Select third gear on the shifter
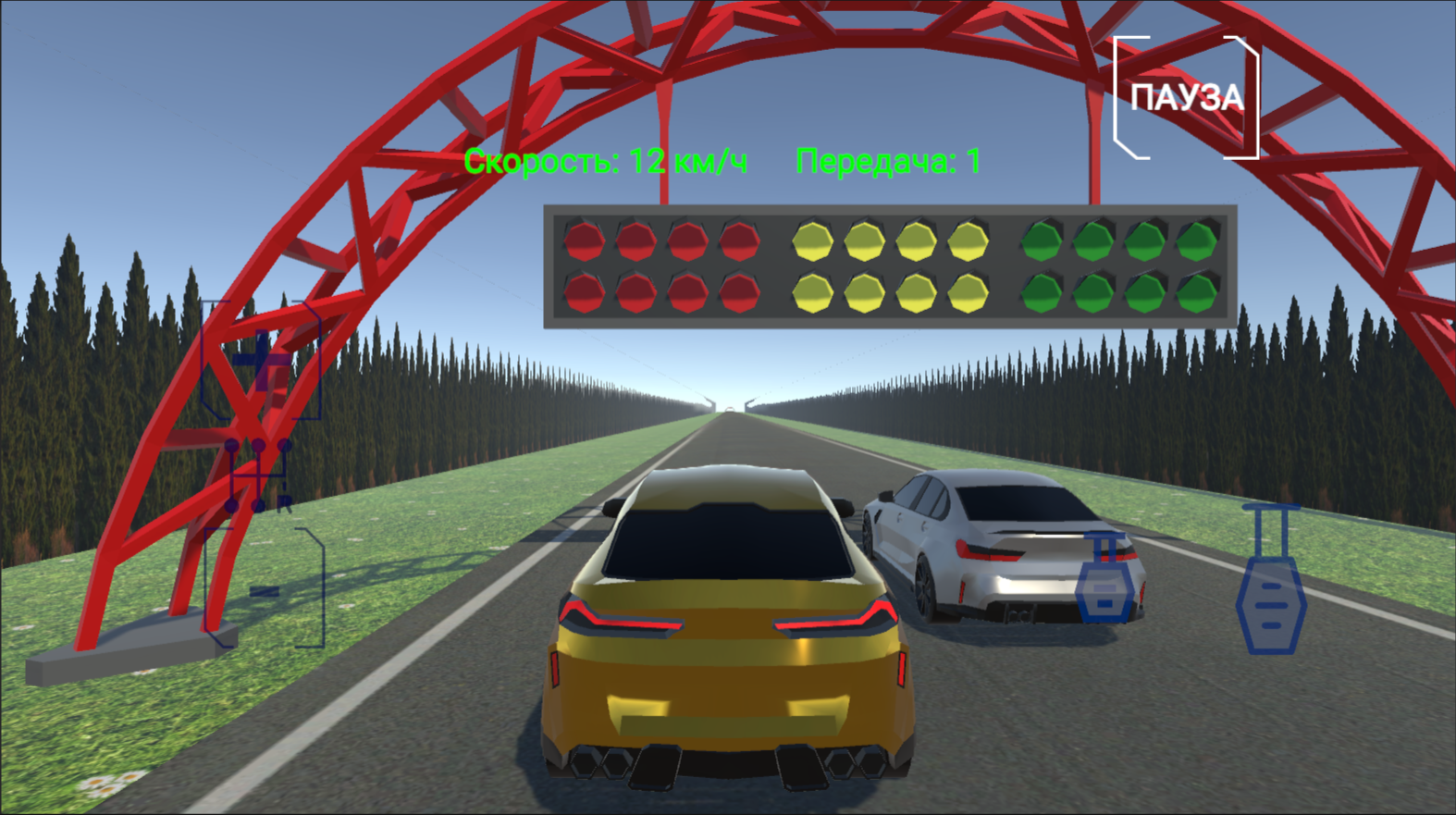1456x815 pixels. [259, 444]
